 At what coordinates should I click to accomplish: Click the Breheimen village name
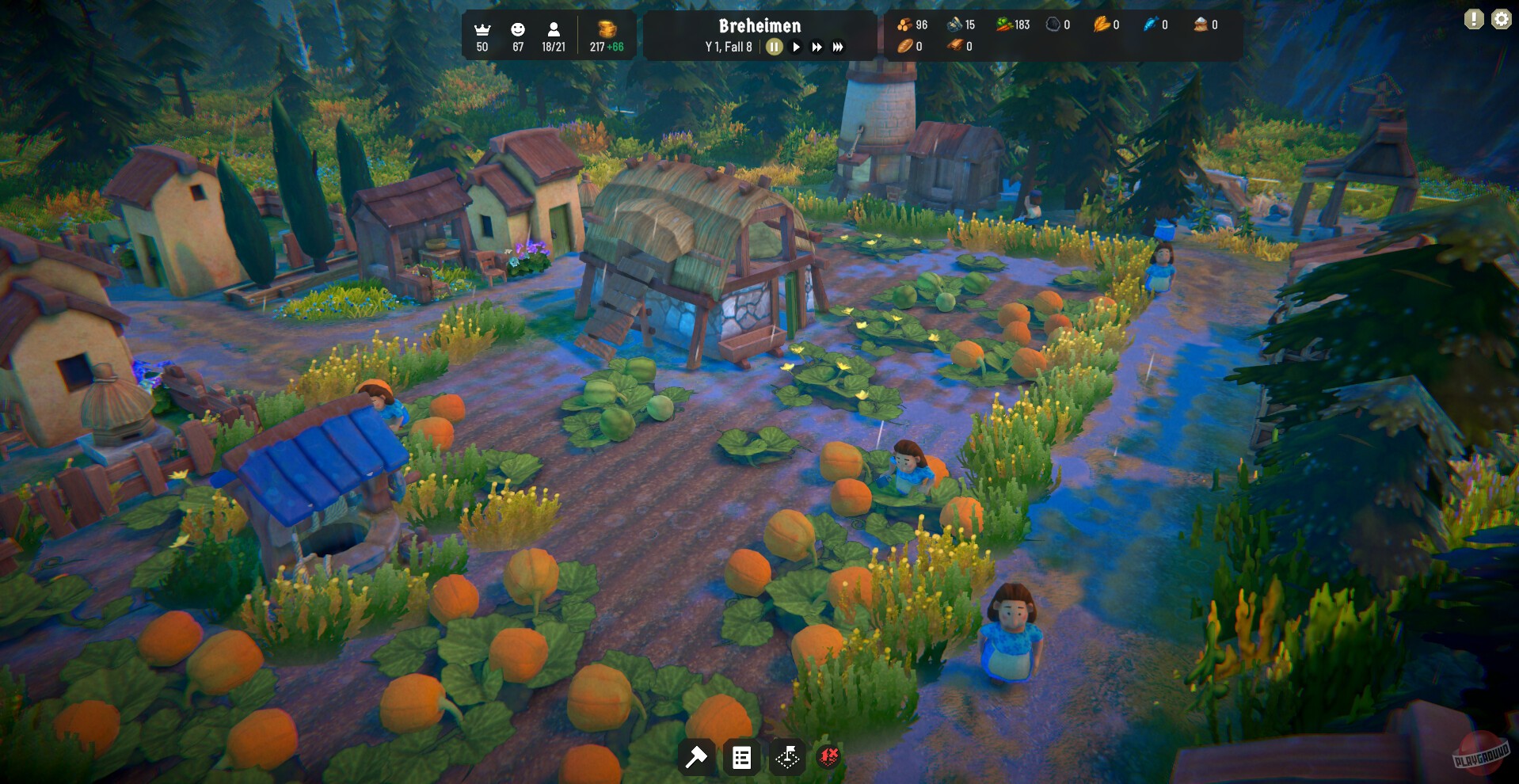(759, 25)
